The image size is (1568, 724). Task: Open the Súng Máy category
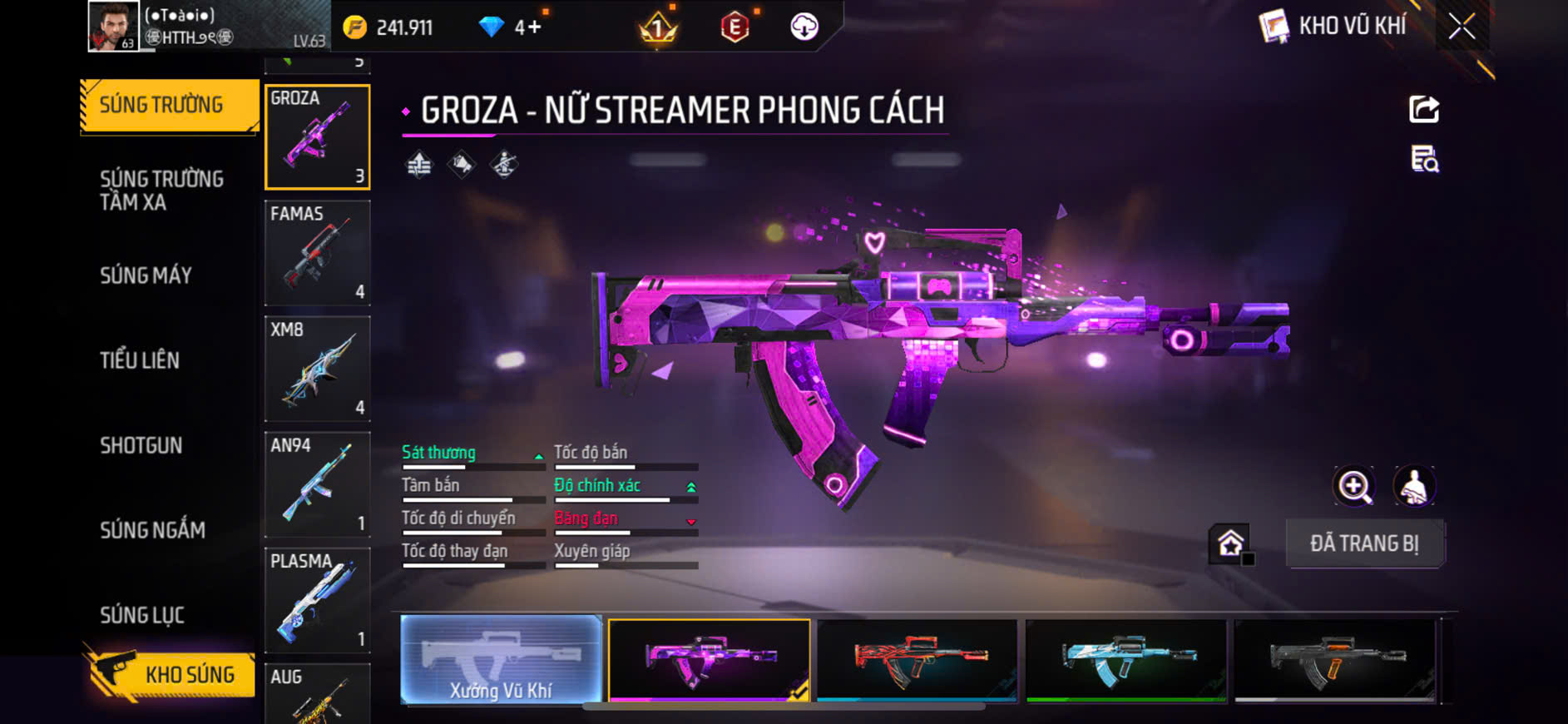tap(146, 275)
